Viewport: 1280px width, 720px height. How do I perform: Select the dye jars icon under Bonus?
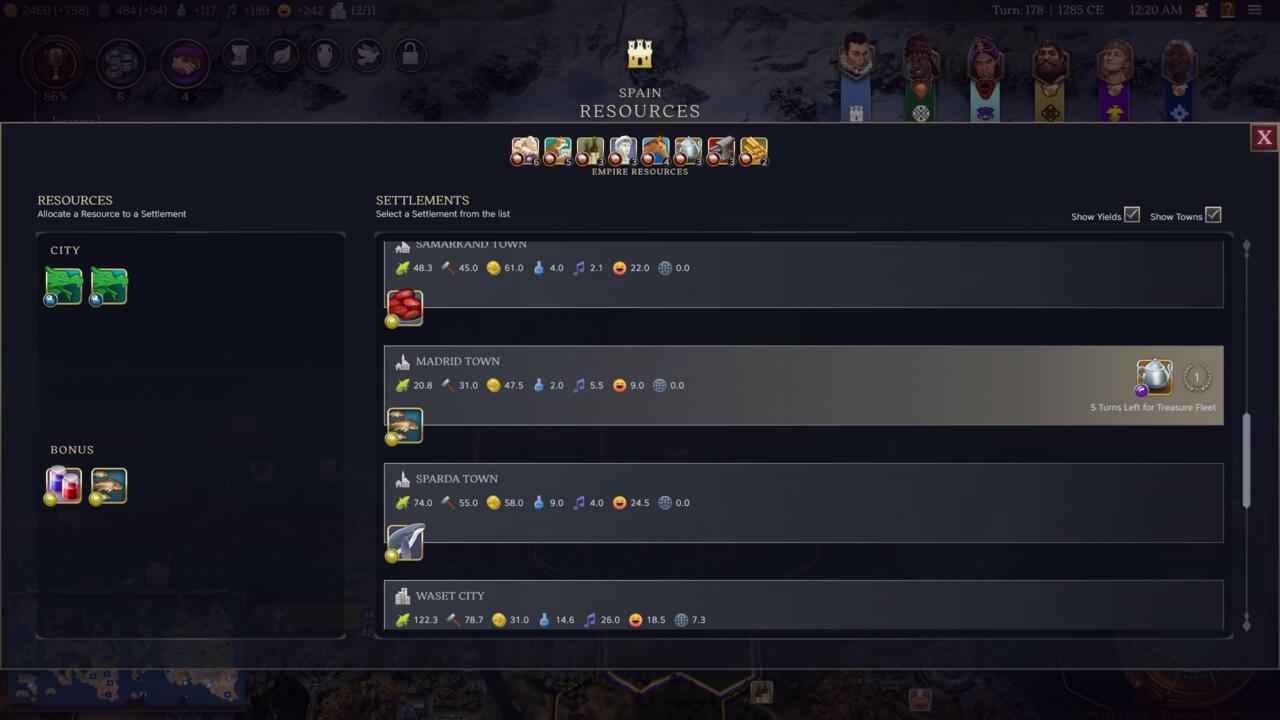pyautogui.click(x=63, y=484)
